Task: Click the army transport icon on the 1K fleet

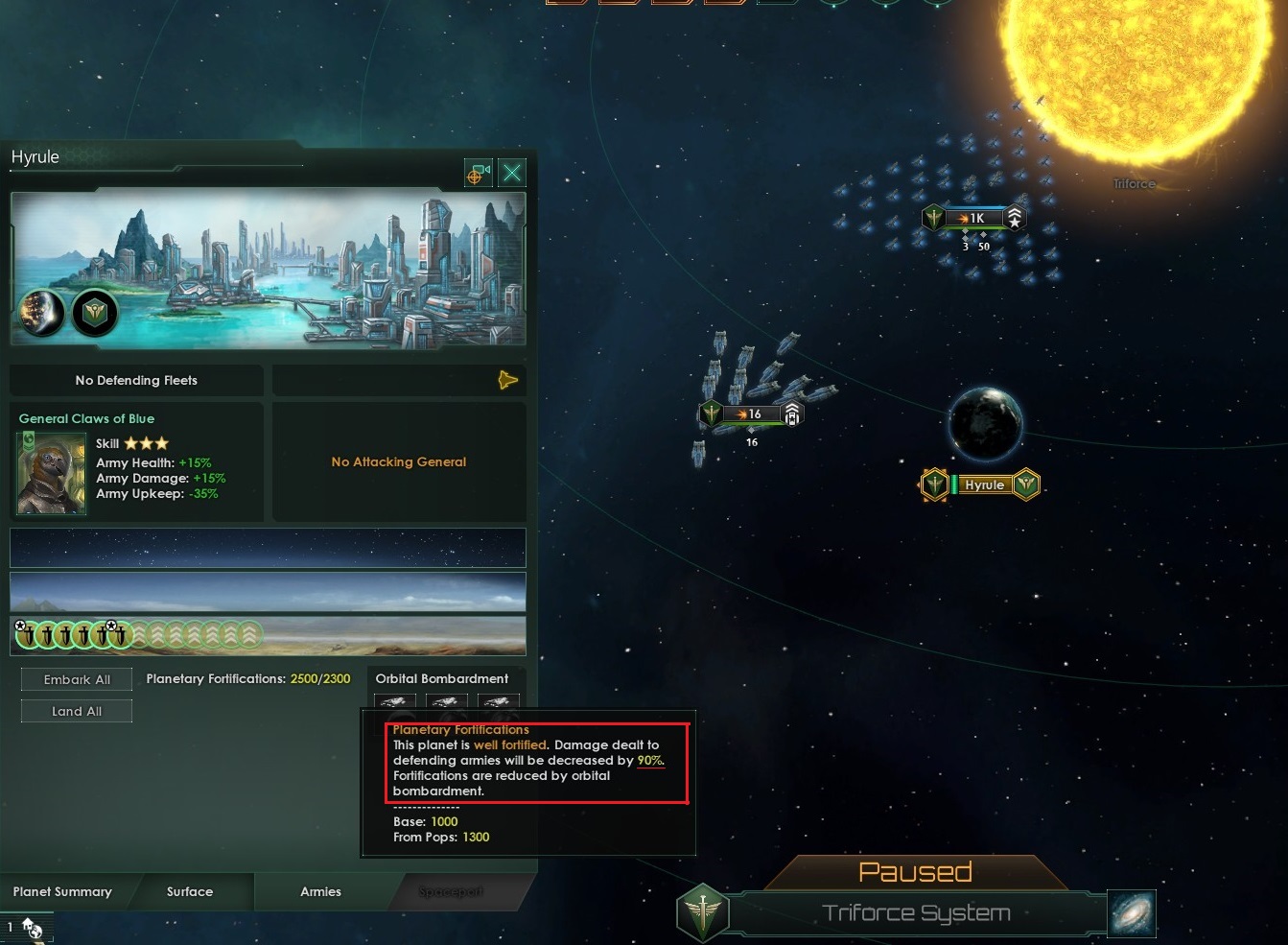Action: [x=1015, y=218]
